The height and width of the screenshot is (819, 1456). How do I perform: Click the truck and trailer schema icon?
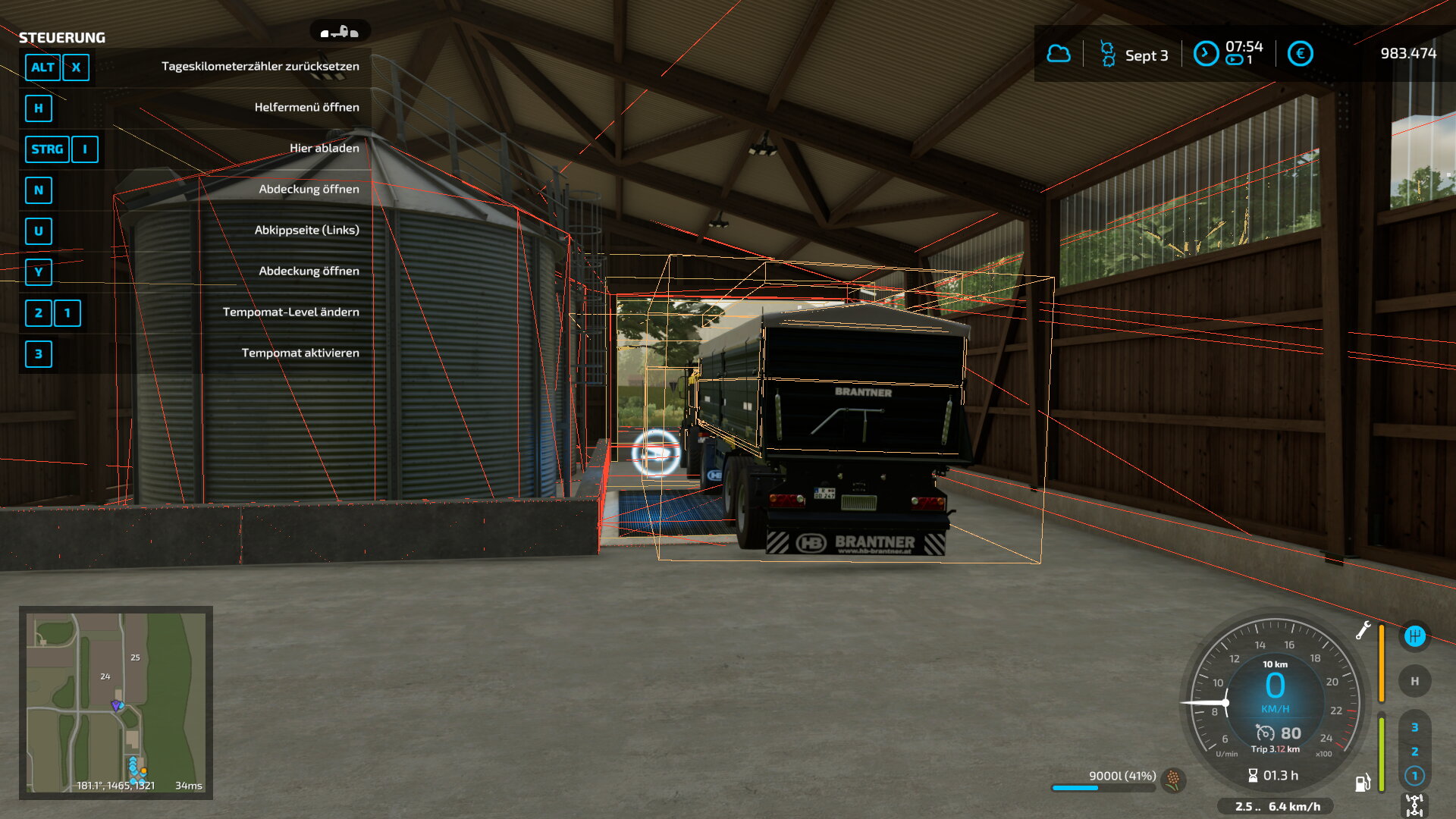click(340, 32)
